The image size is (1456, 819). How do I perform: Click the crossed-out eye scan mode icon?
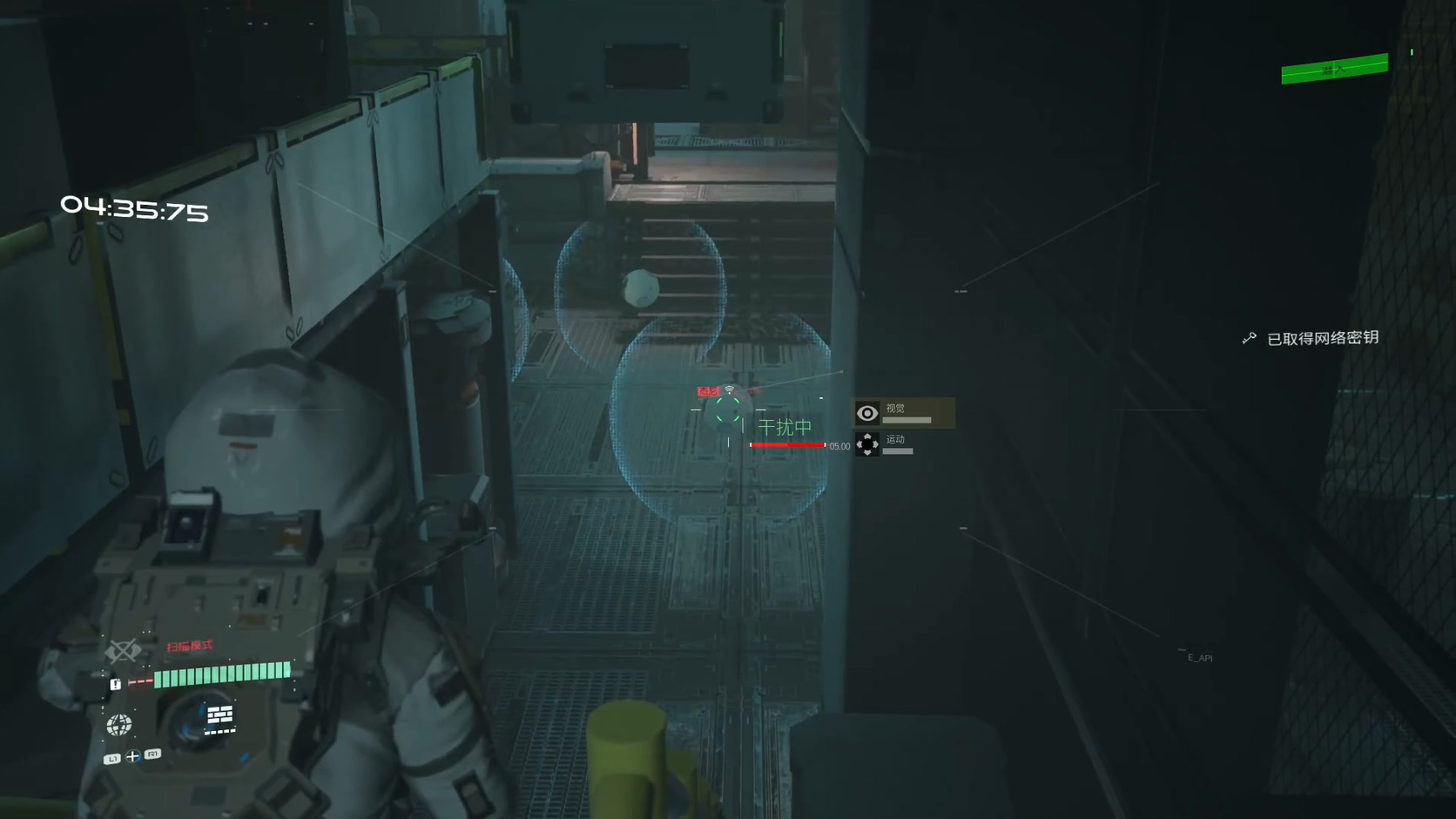123,651
